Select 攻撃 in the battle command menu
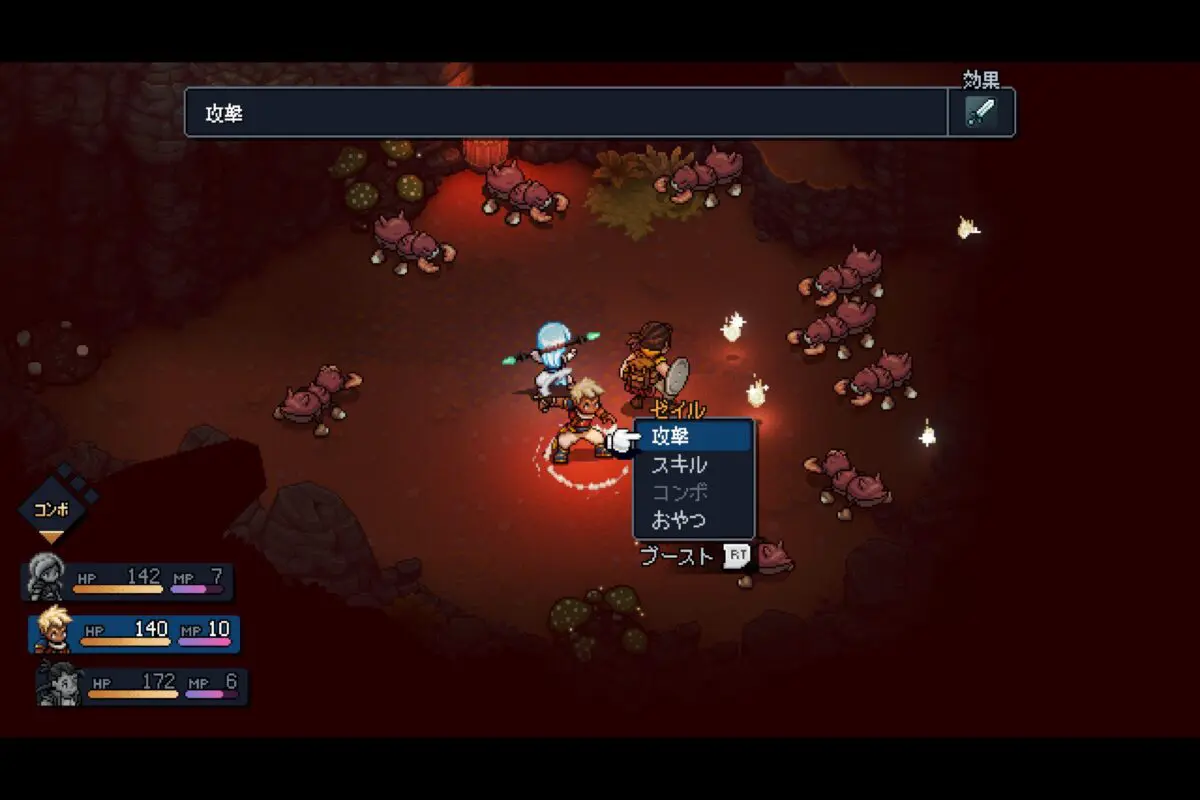 pyautogui.click(x=694, y=437)
